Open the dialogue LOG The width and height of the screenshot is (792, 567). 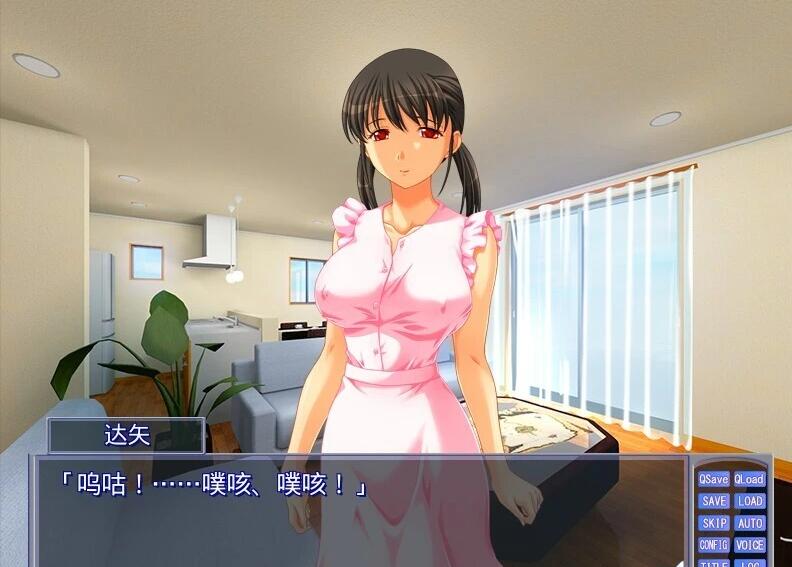(x=749, y=563)
